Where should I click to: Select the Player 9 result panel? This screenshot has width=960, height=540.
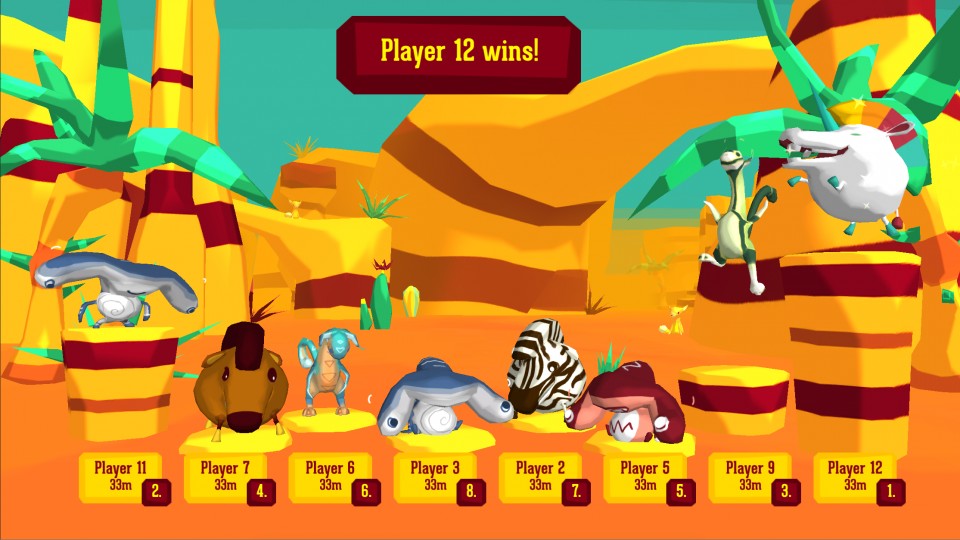[x=752, y=477]
